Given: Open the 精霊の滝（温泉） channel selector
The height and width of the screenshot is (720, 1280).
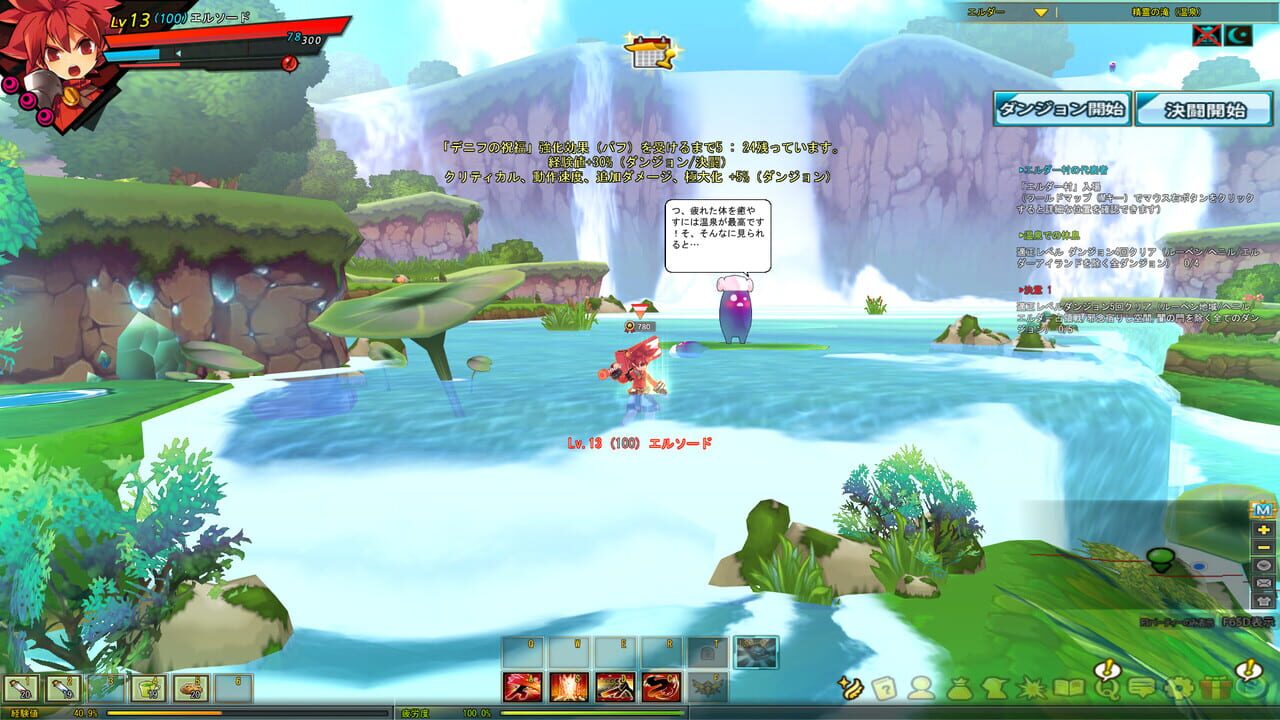Looking at the screenshot, I should [x=1167, y=11].
